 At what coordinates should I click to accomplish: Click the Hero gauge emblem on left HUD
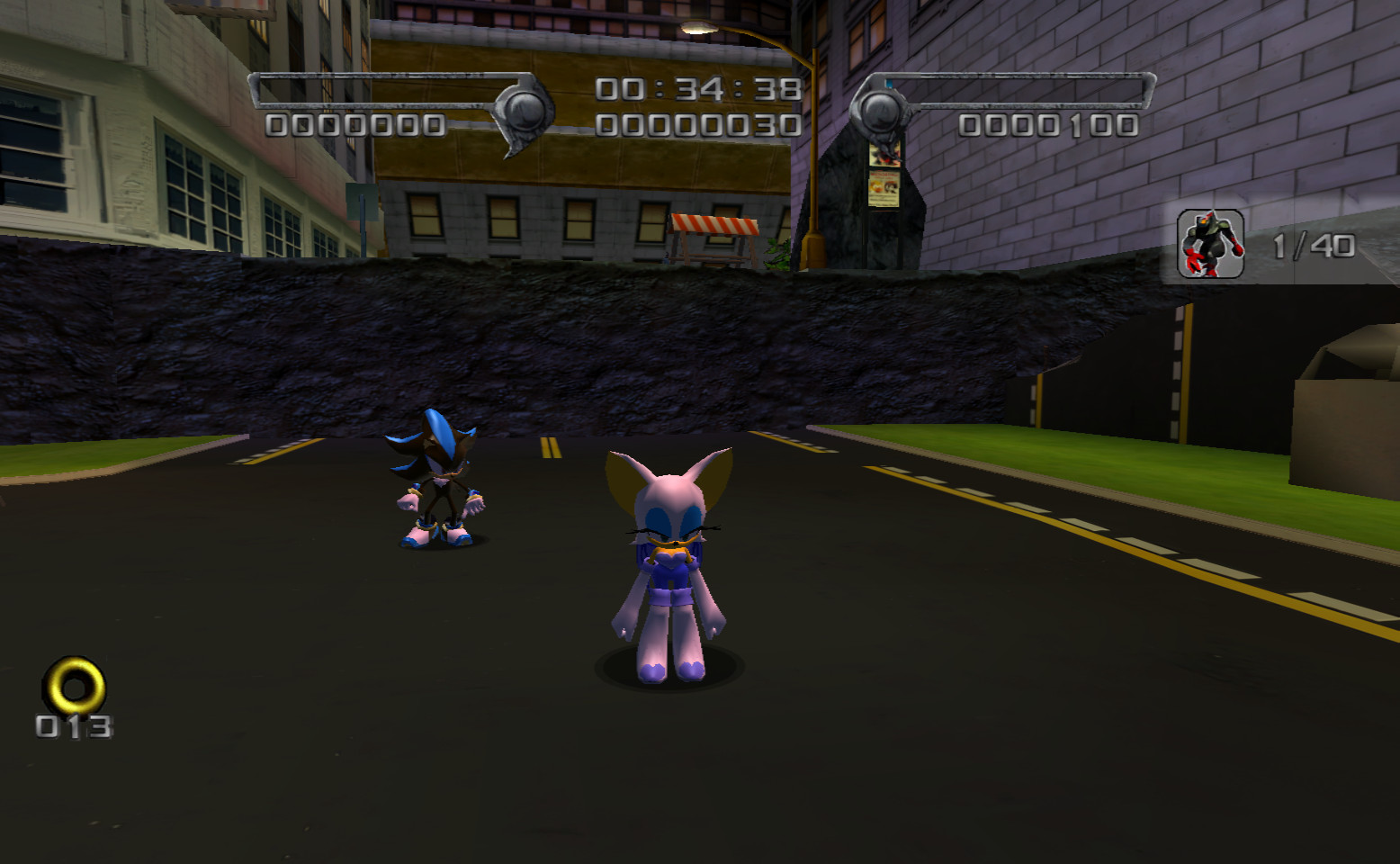[x=522, y=102]
